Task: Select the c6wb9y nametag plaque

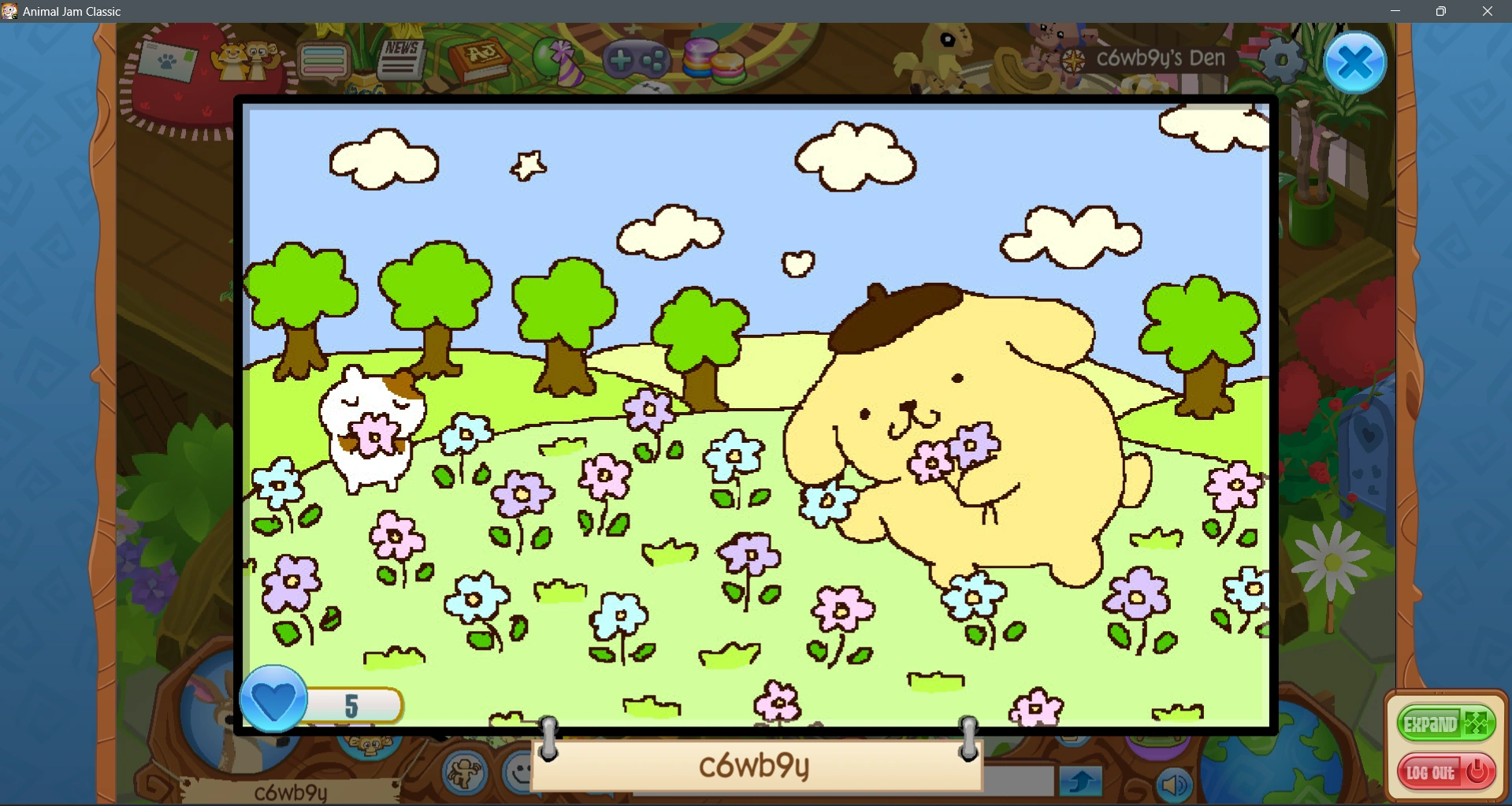Action: coord(755,764)
